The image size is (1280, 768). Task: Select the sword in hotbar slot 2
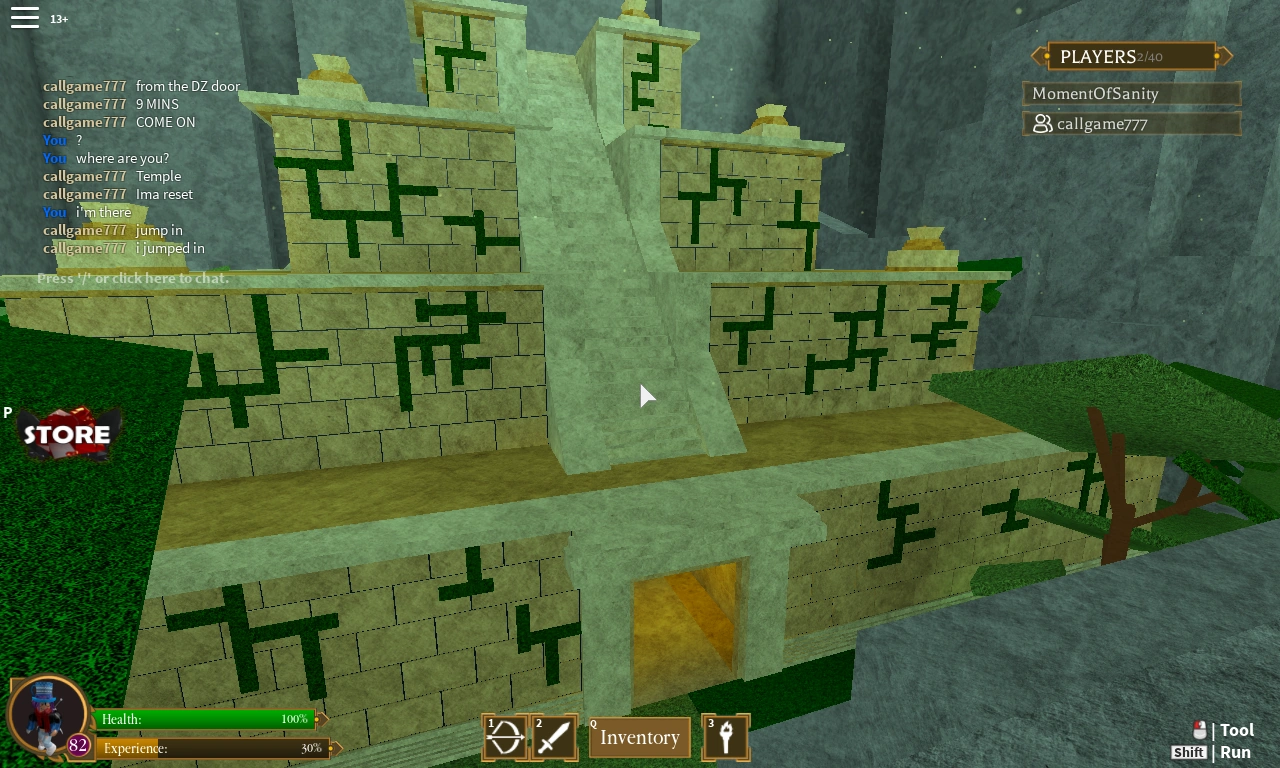coord(555,737)
